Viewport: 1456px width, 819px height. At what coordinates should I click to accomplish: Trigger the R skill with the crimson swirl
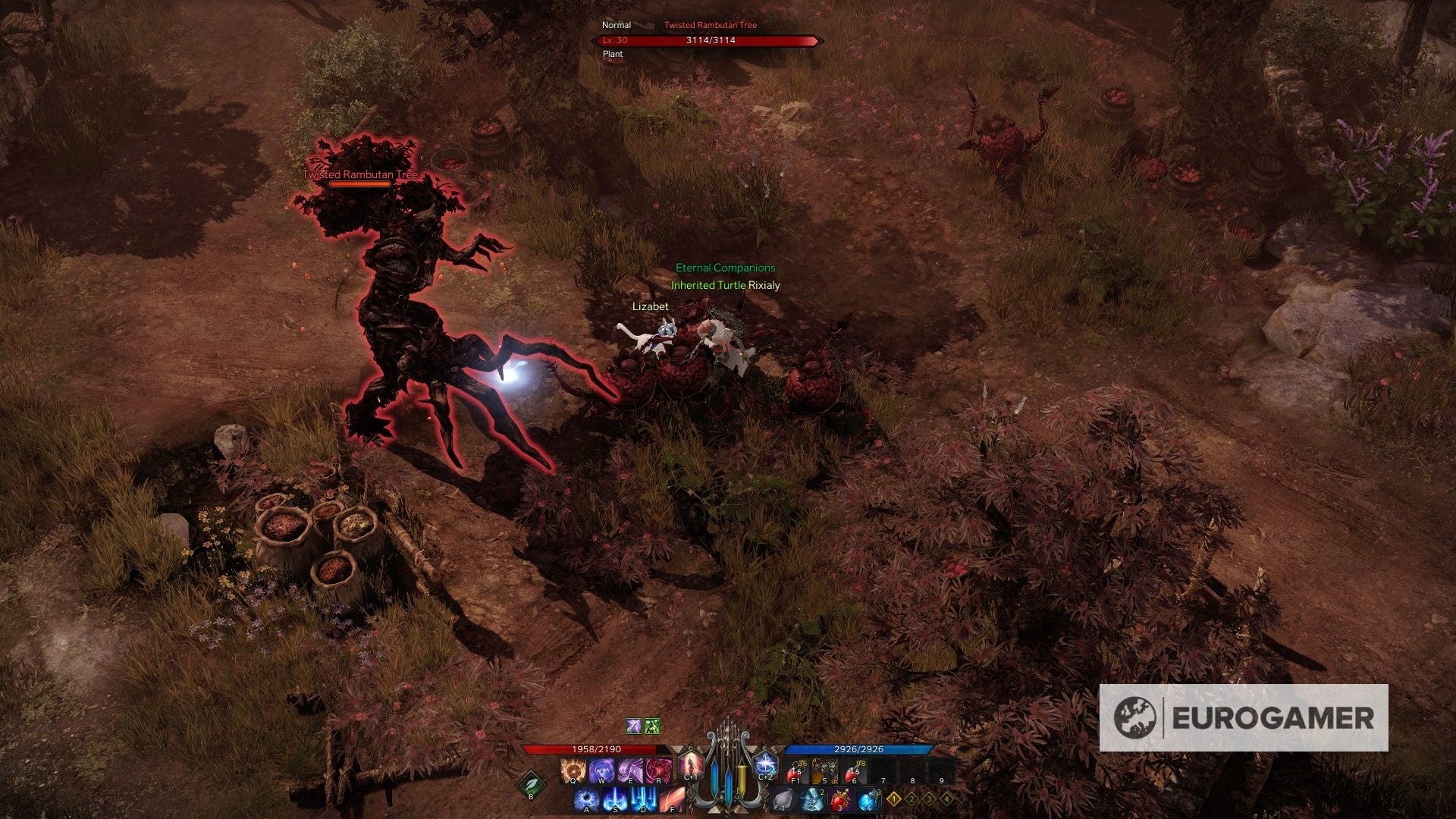coord(659,770)
